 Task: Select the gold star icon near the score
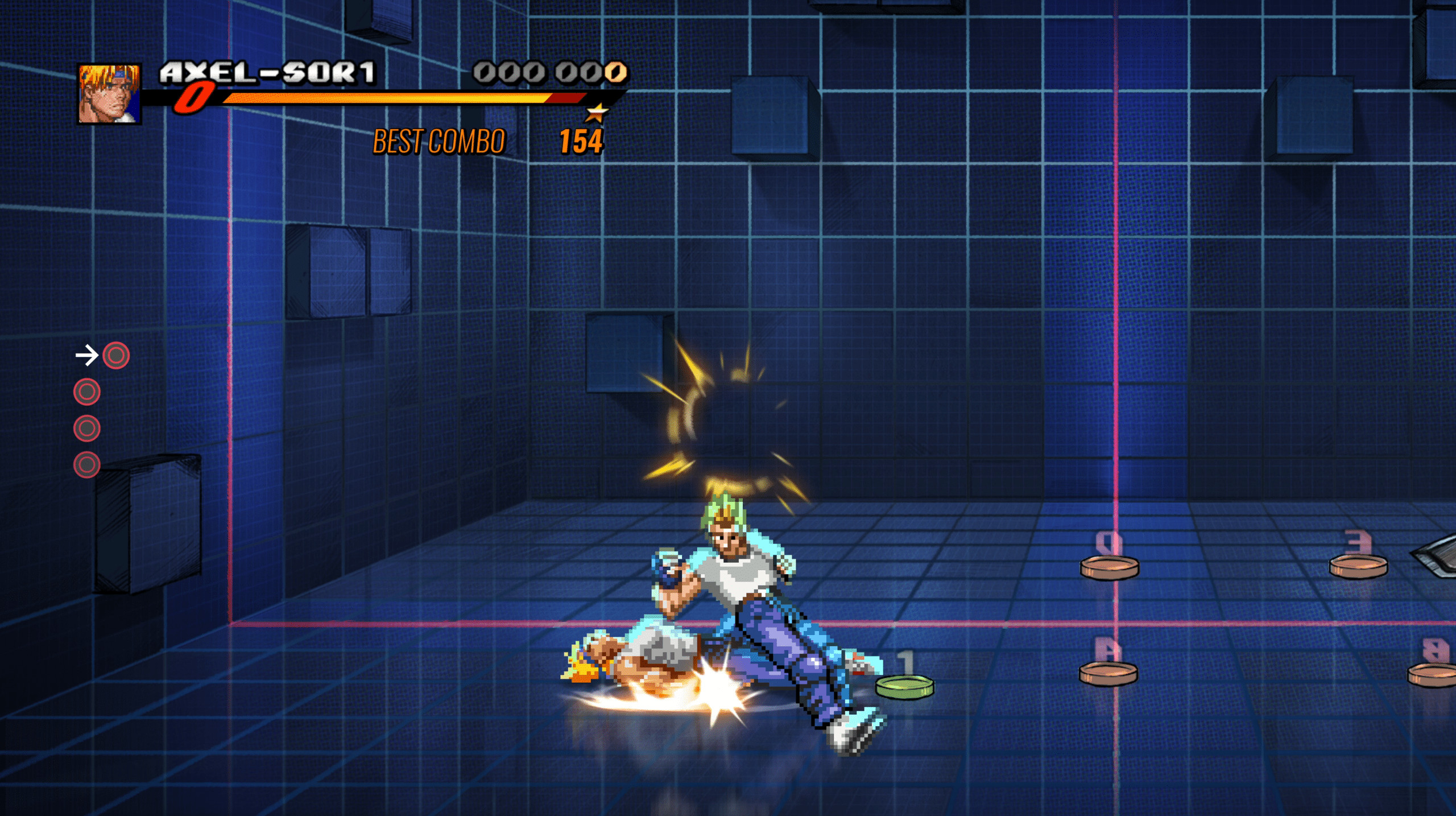click(x=597, y=112)
